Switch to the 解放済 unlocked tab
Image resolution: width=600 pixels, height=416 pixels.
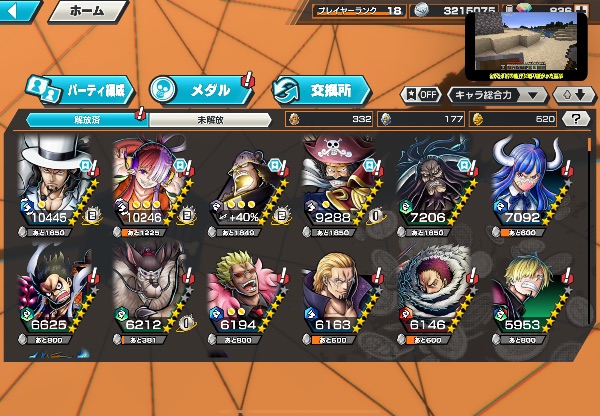pos(82,119)
